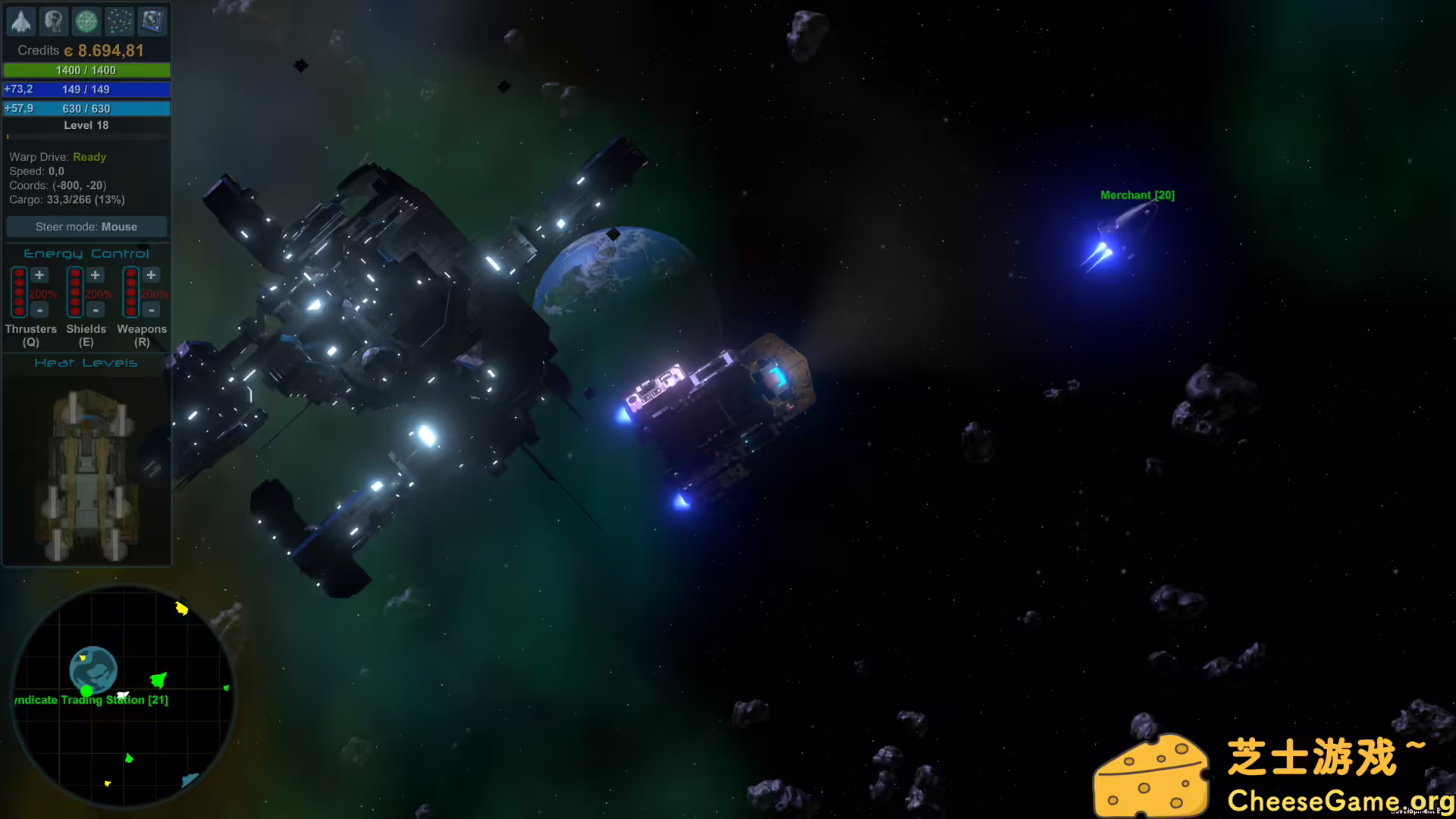The width and height of the screenshot is (1456, 819).
Task: Select the ship status icon
Action: pyautogui.click(x=21, y=21)
